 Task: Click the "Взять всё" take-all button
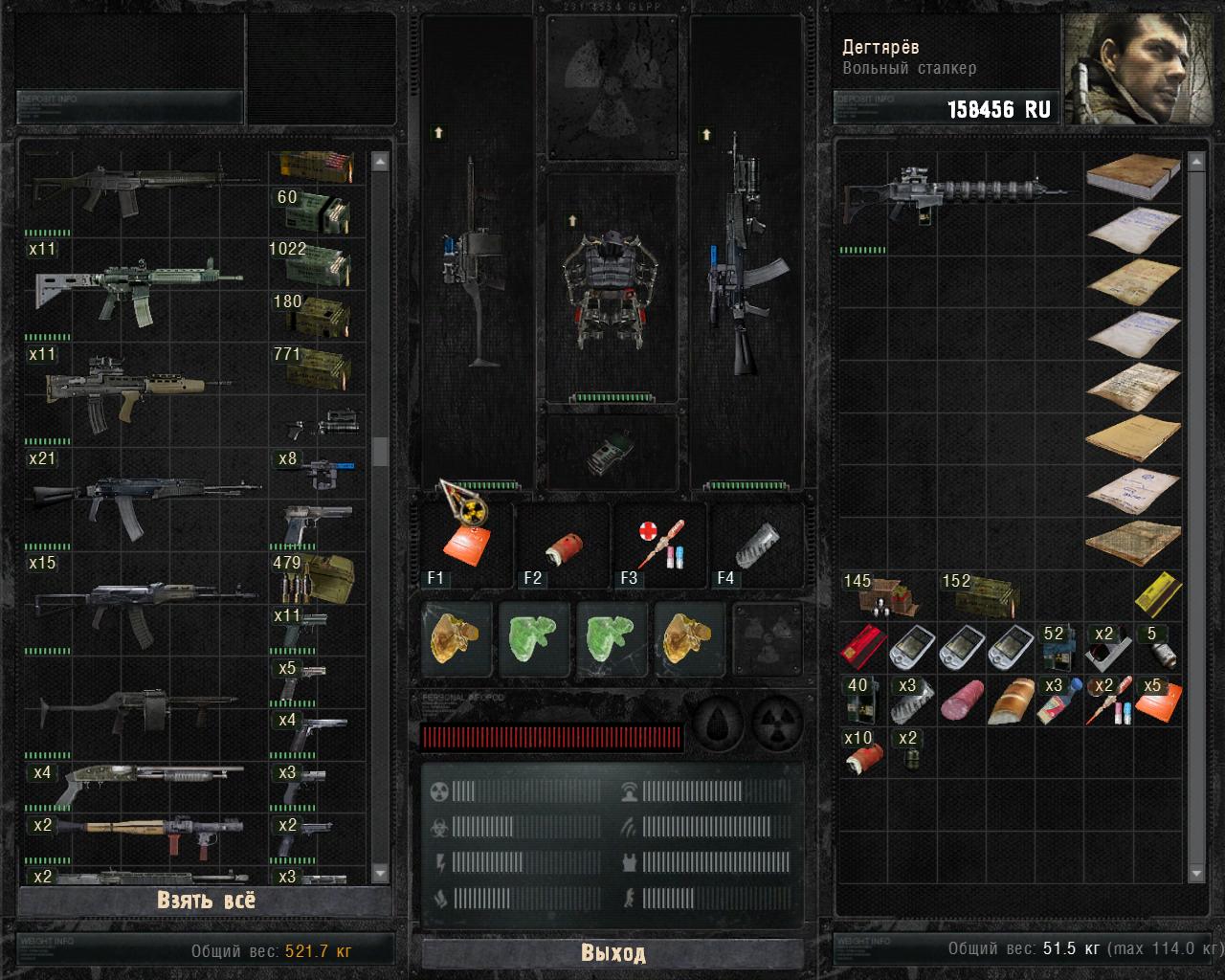point(205,901)
